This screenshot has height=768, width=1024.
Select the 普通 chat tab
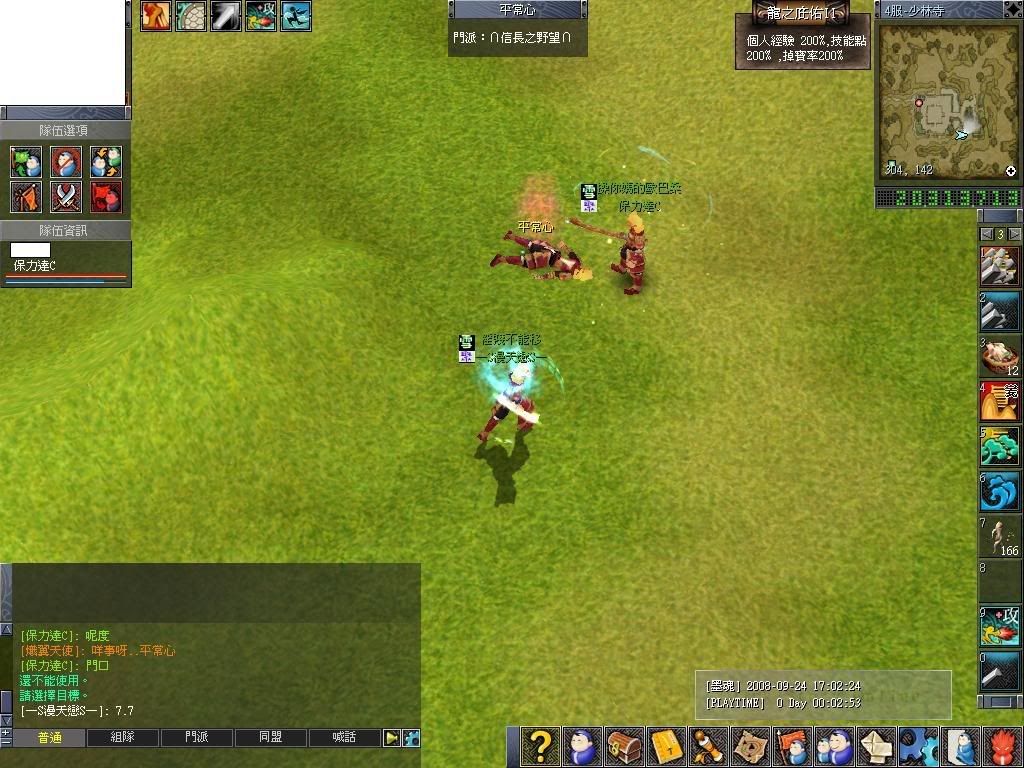click(49, 738)
